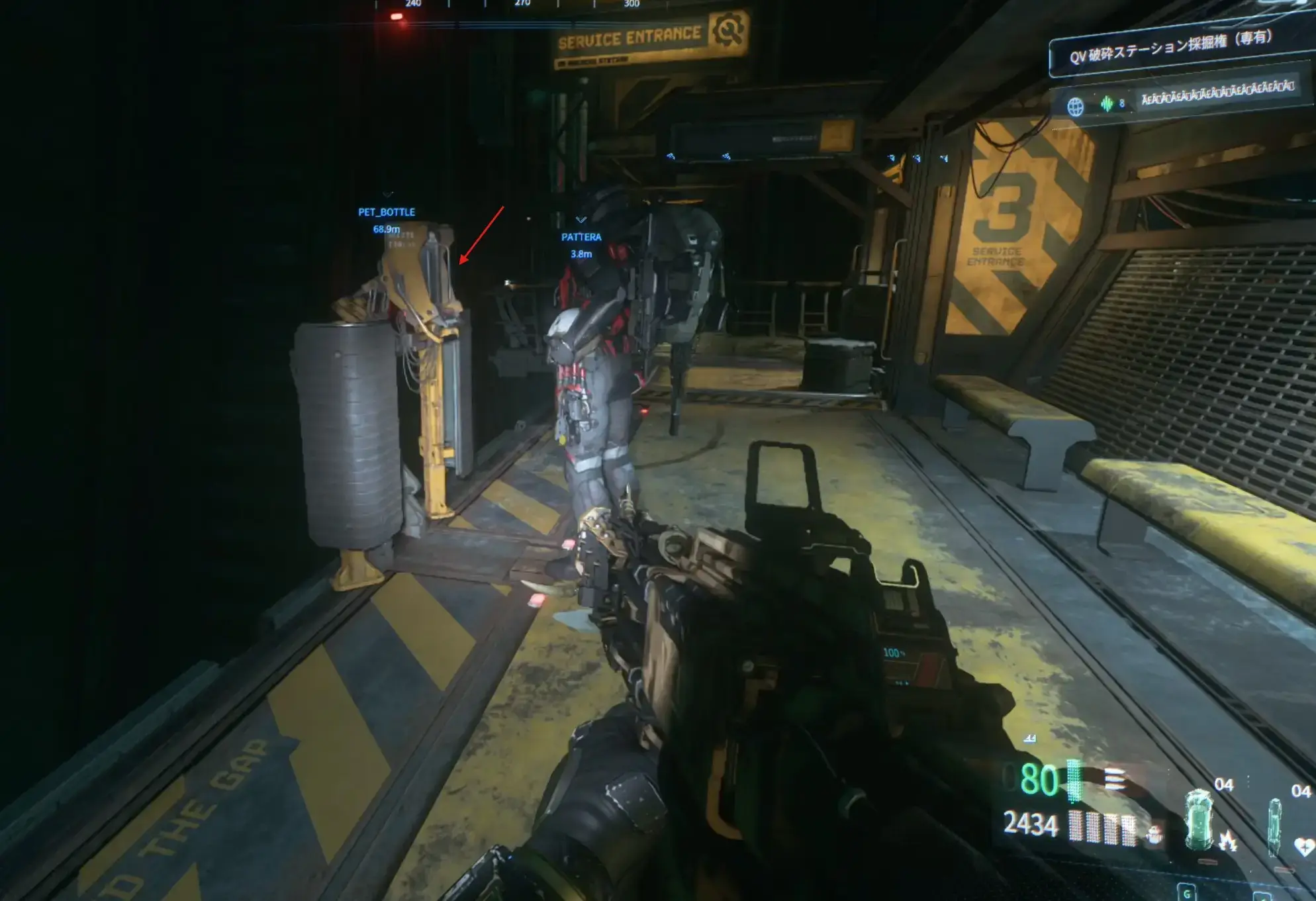Click the compass heading strip
This screenshot has height=901, width=1316.
pos(523,4)
